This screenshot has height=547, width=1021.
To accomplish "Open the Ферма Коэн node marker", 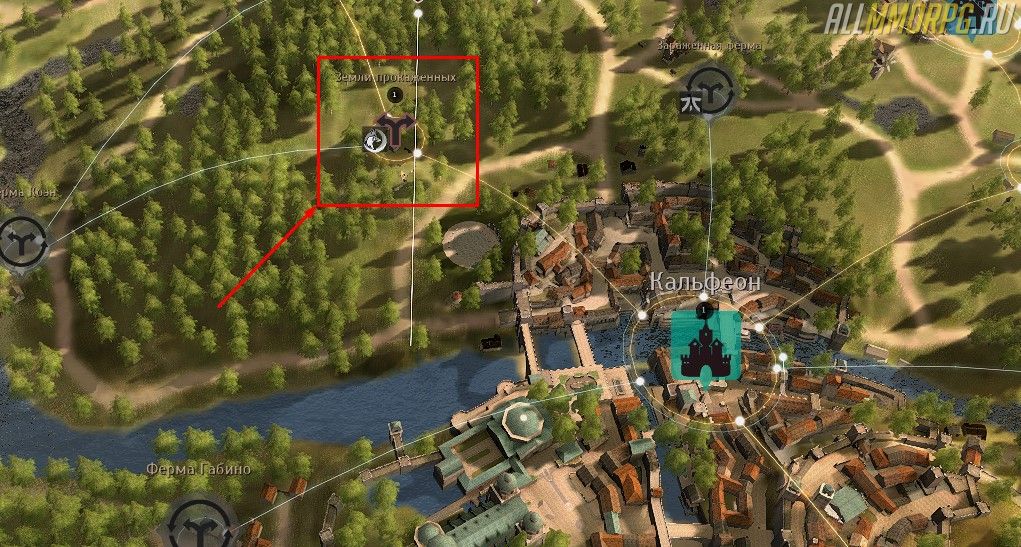I will [x=20, y=243].
